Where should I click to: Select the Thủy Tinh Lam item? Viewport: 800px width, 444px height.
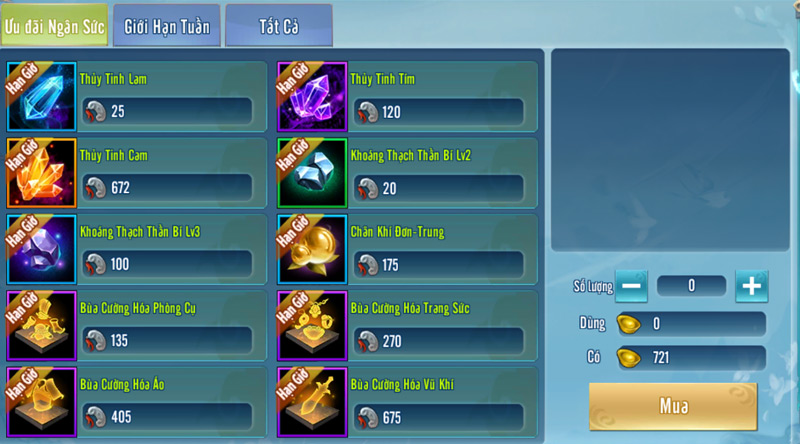(x=136, y=97)
